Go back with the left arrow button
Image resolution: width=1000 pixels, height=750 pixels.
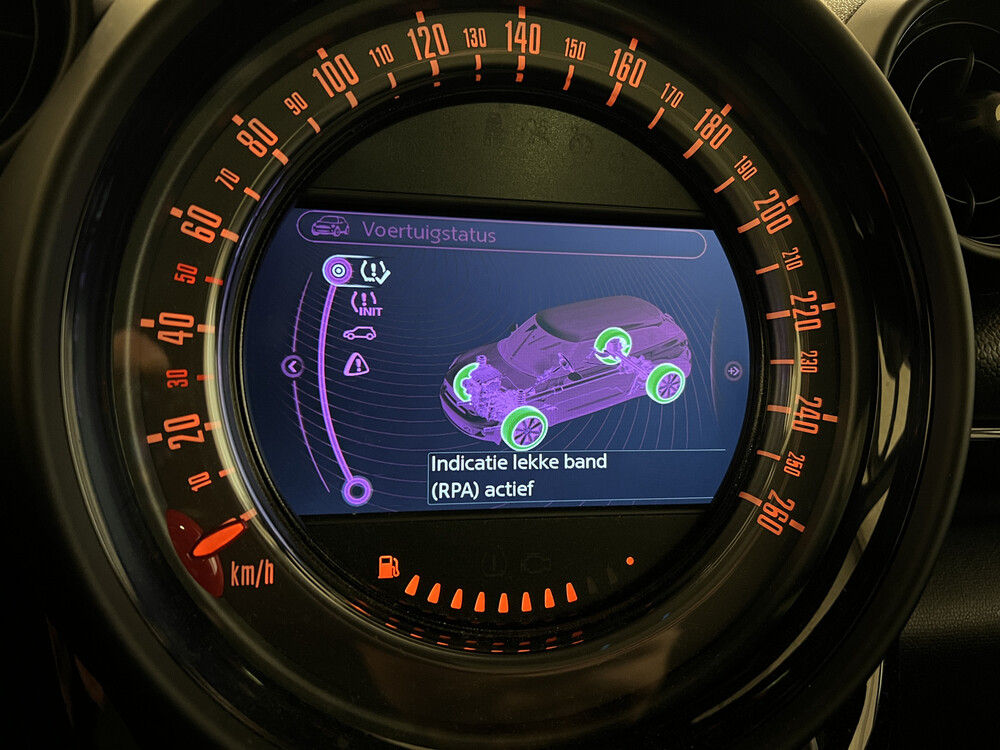click(293, 367)
